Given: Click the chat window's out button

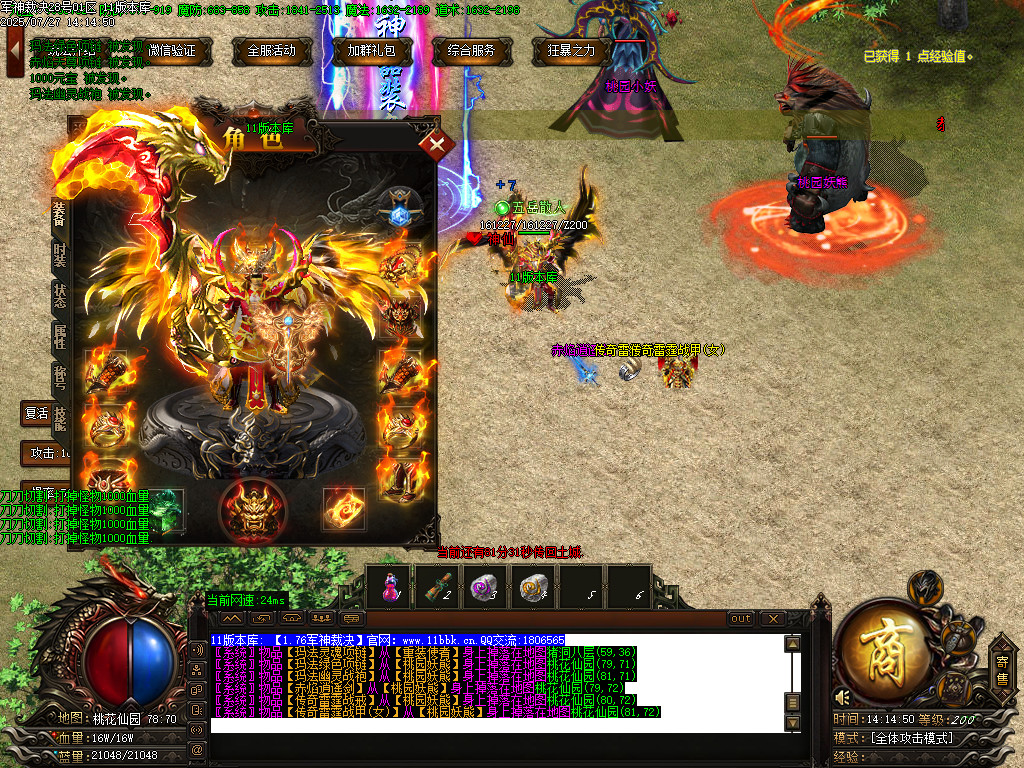Looking at the screenshot, I should [741, 619].
